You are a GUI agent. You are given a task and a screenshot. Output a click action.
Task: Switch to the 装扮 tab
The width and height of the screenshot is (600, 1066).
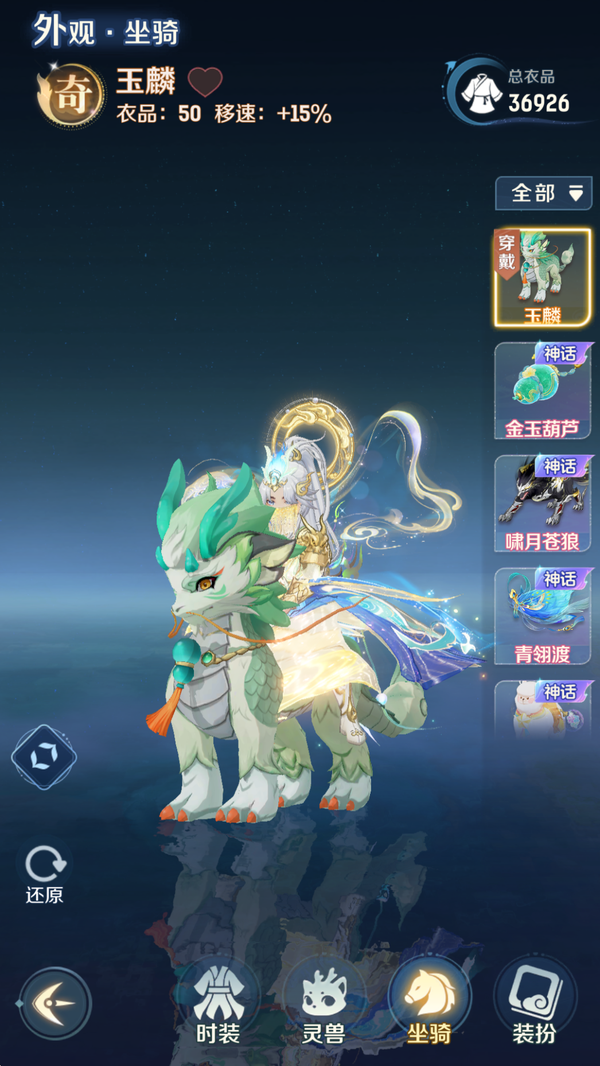point(535,1002)
